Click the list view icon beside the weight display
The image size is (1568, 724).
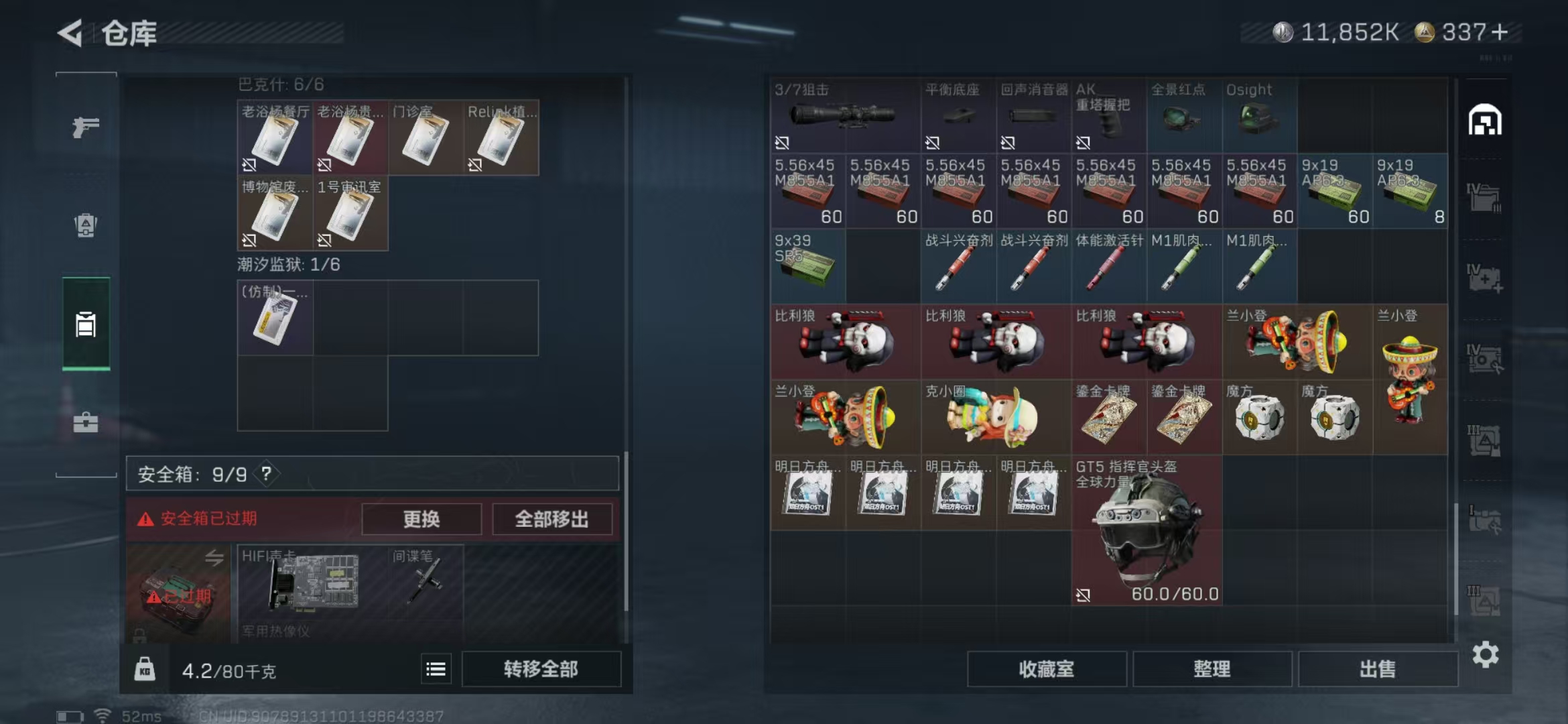[435, 668]
